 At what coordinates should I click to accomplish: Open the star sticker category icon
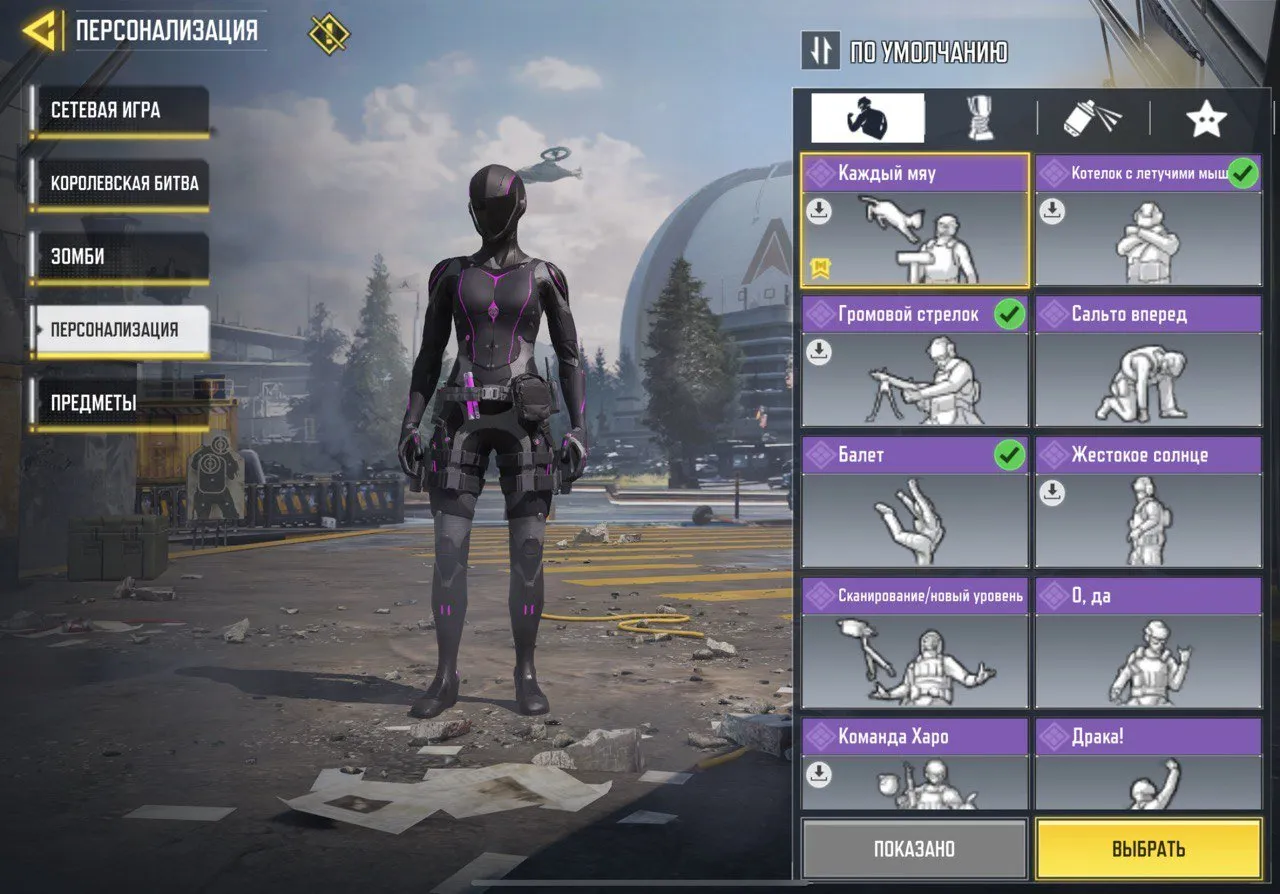tap(1207, 117)
